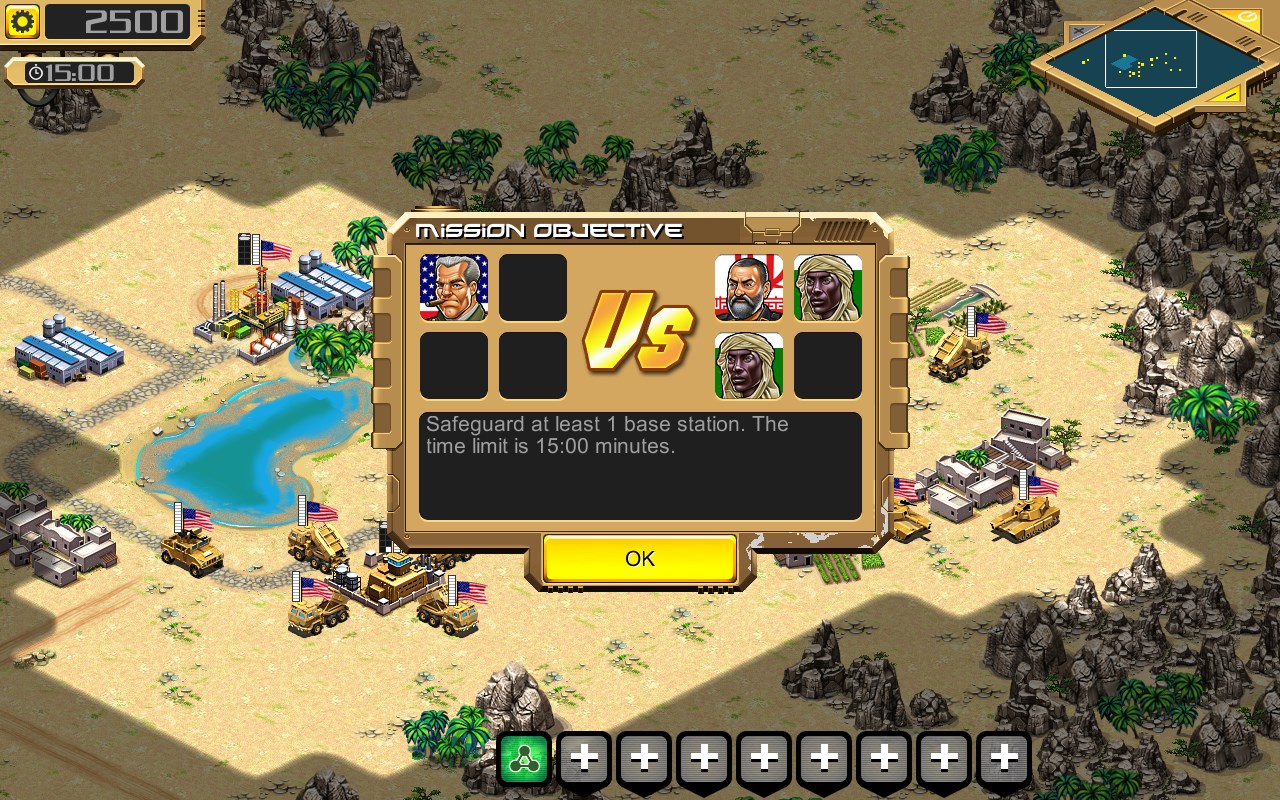The image size is (1280, 800).
Task: Select the top green-flag commander portrait
Action: point(827,287)
